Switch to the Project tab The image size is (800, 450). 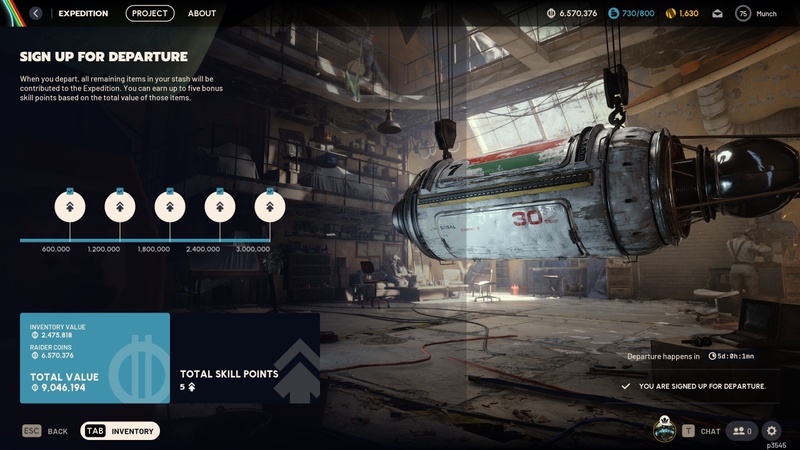pos(150,14)
